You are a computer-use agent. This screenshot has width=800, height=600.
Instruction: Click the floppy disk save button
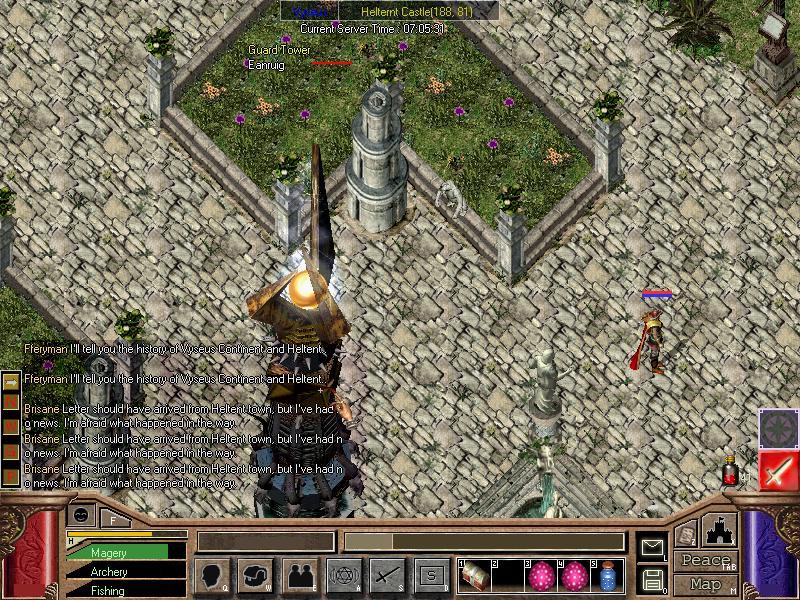652,579
